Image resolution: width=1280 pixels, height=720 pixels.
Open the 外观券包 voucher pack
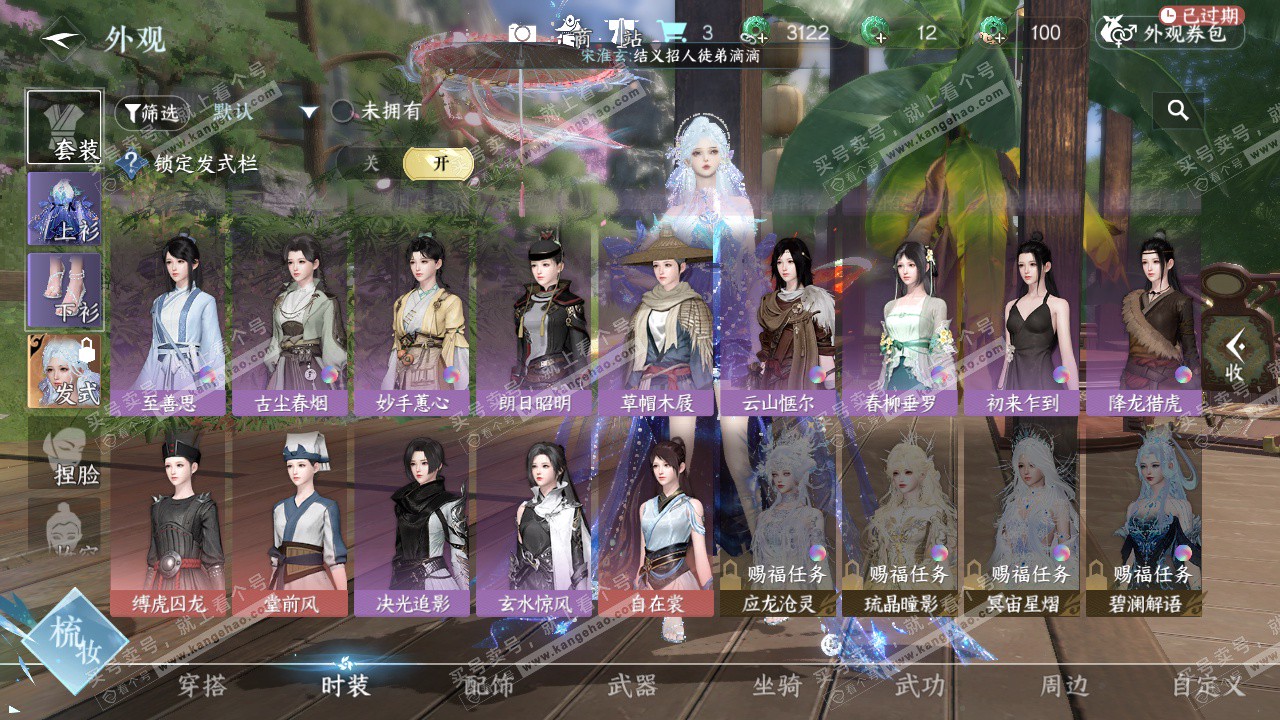[x=1170, y=34]
